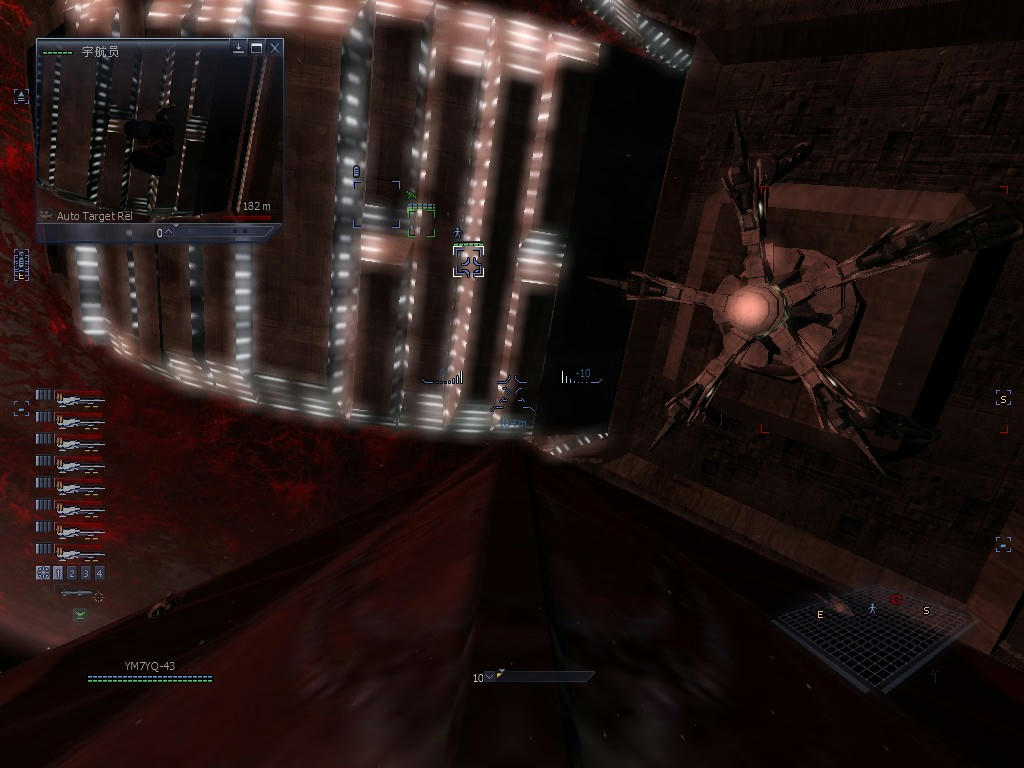
Task: Click the target monitor's download-arrow button
Action: 239,47
